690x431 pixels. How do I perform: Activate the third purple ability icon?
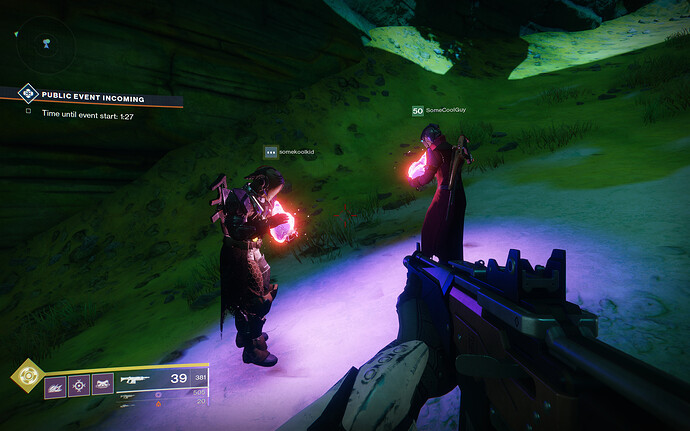(x=102, y=385)
